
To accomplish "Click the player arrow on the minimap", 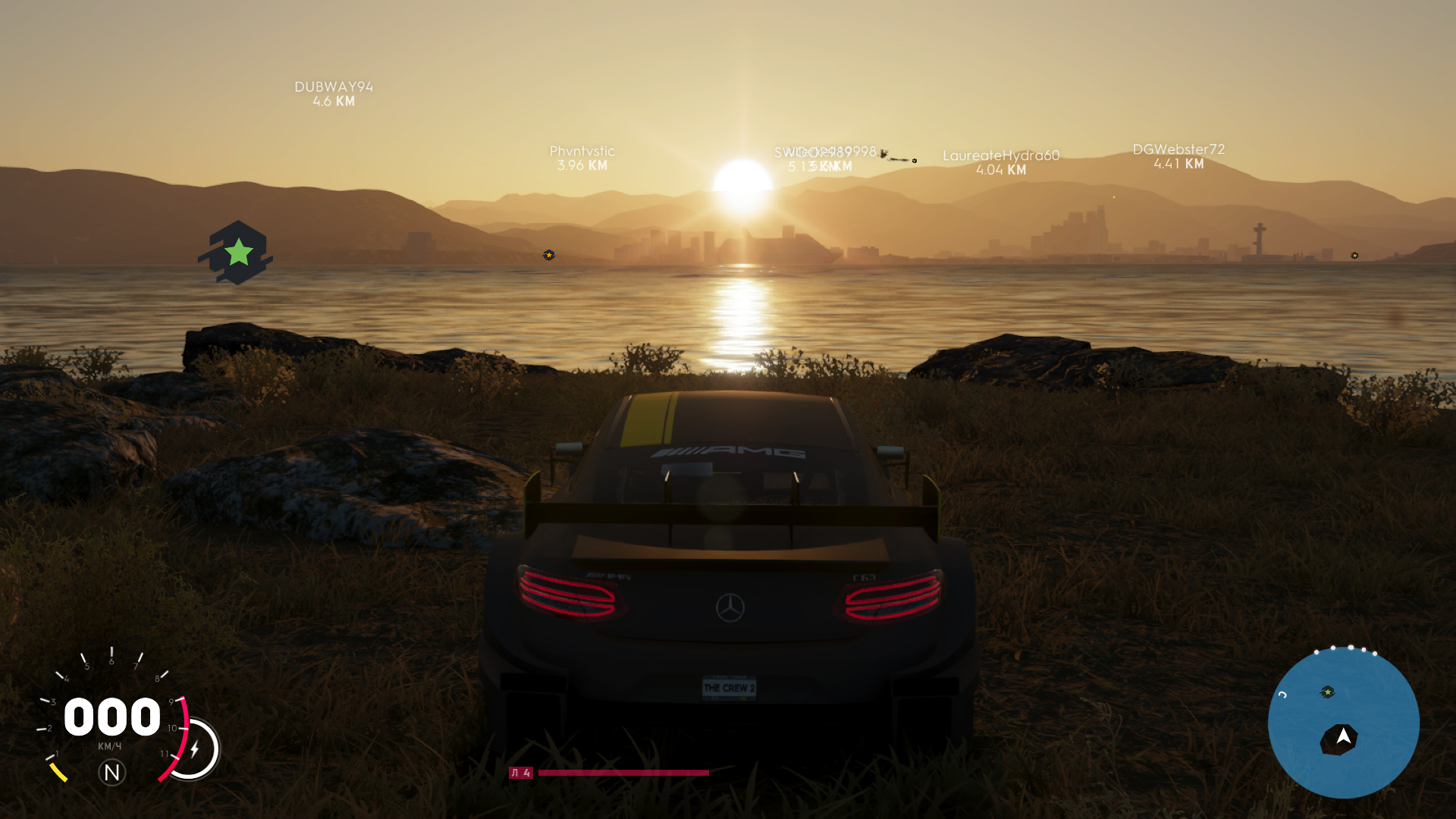I will (1343, 736).
